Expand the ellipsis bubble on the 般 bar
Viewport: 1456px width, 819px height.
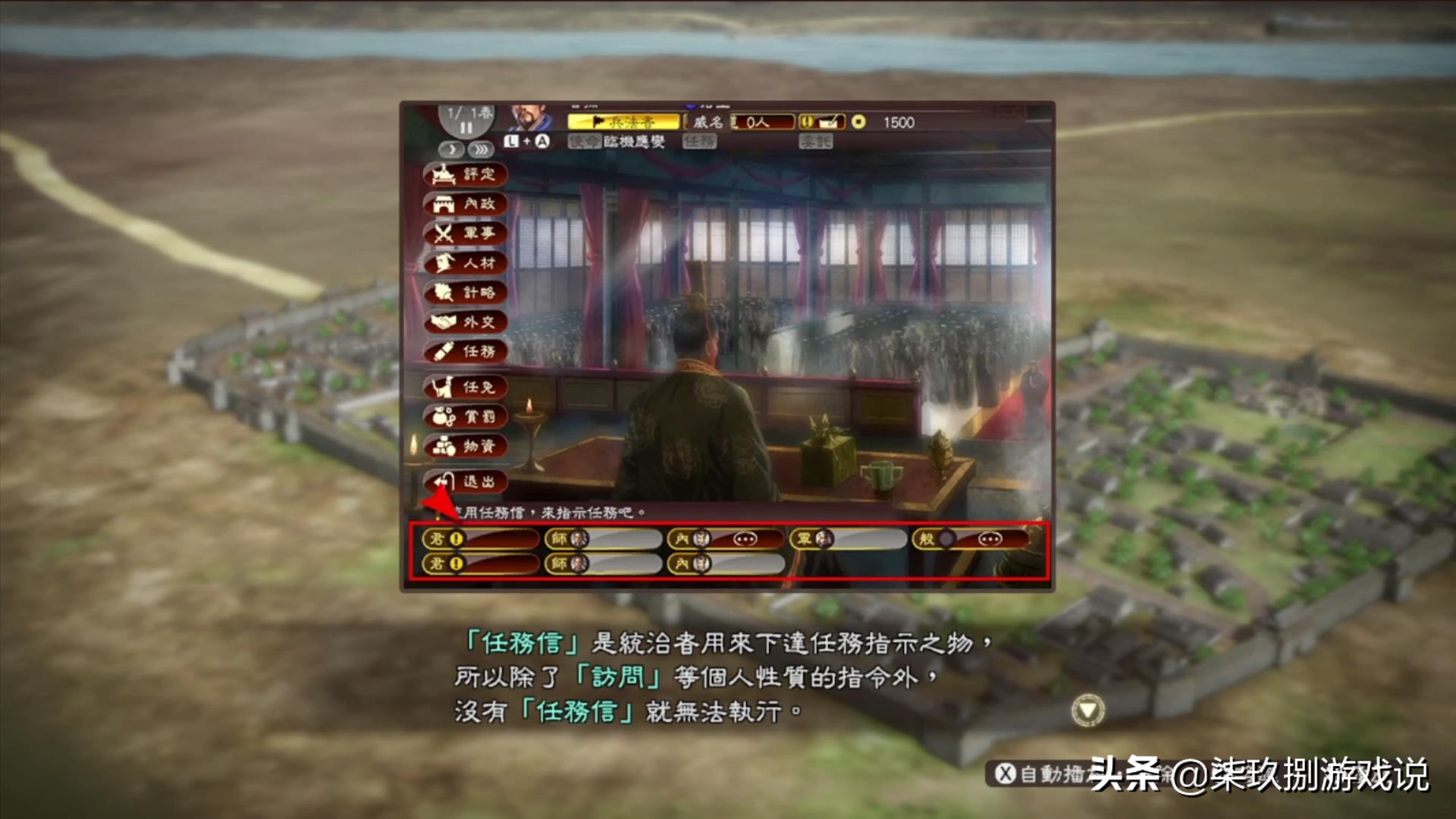coord(990,539)
